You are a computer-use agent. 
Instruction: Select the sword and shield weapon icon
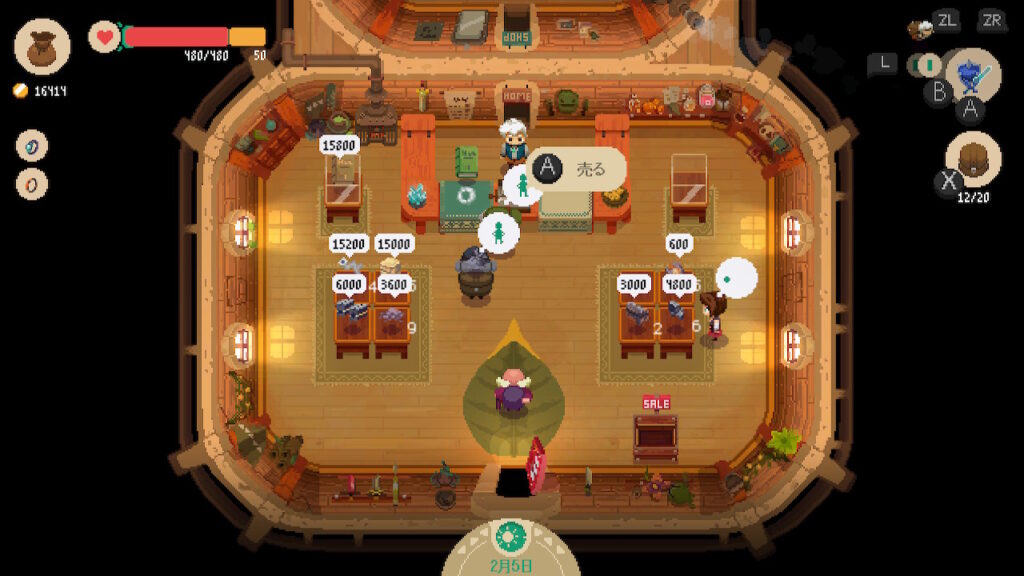click(x=972, y=75)
